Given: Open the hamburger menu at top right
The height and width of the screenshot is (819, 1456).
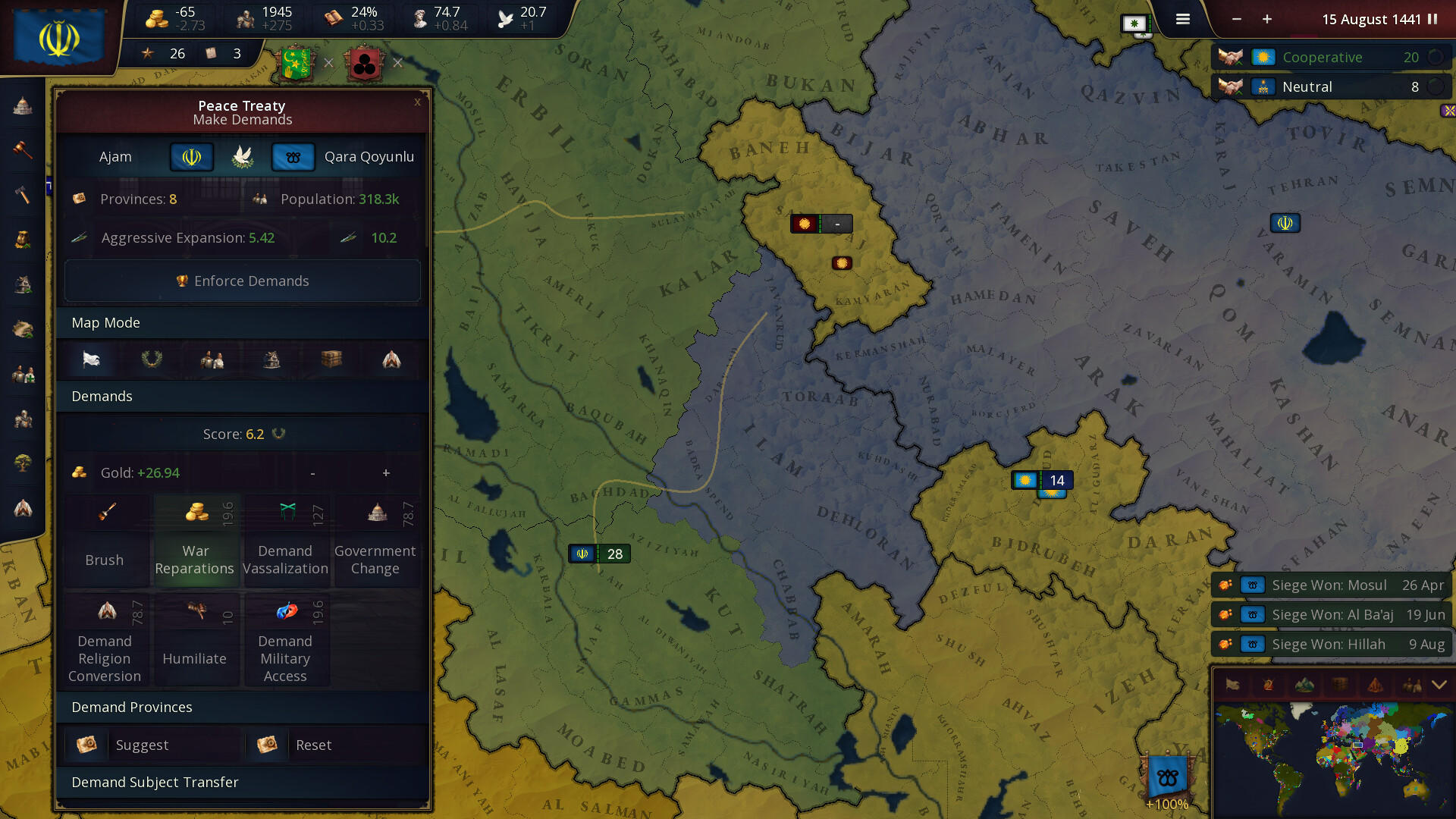Looking at the screenshot, I should (1182, 19).
